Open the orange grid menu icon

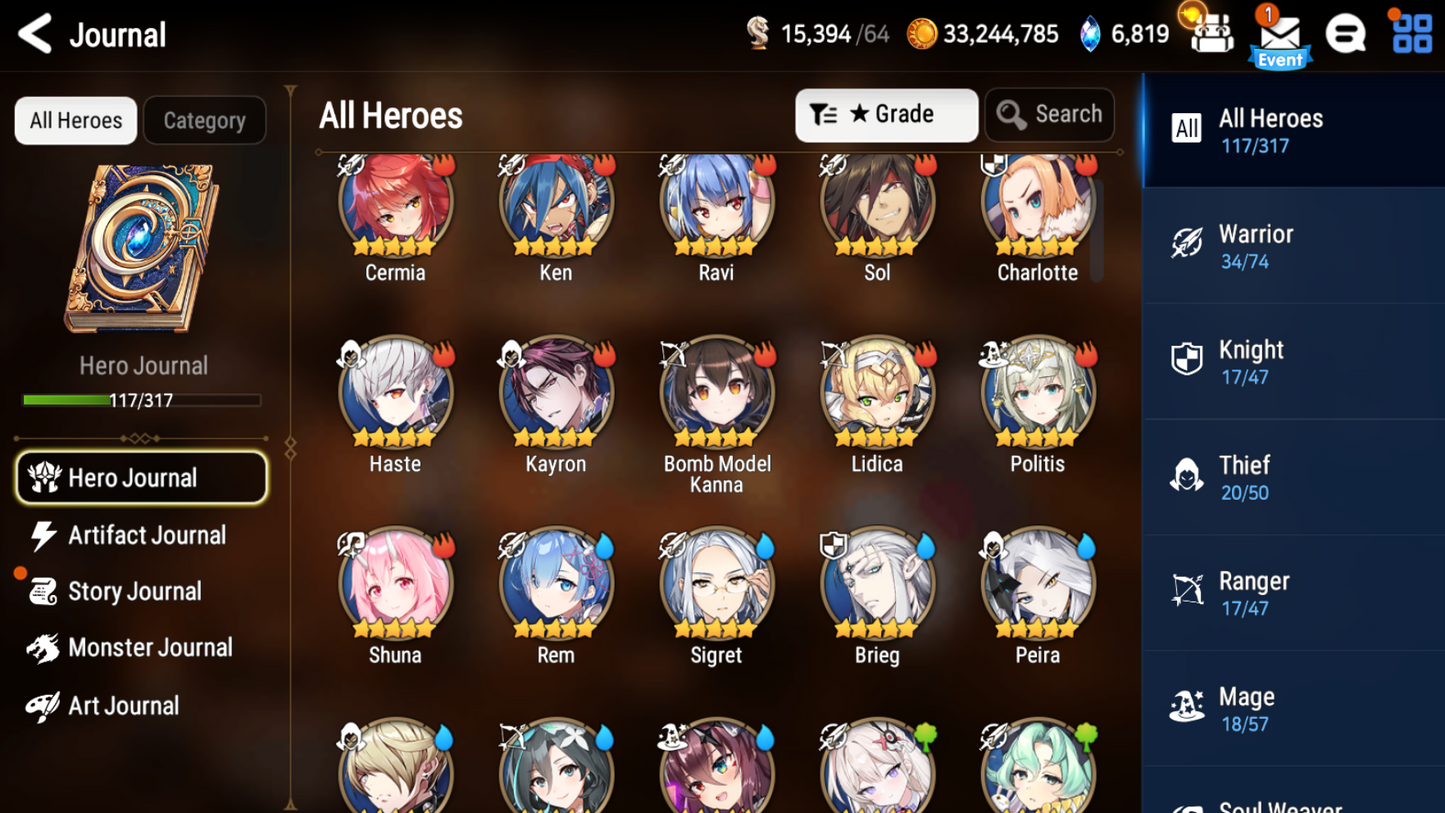pyautogui.click(x=1410, y=33)
